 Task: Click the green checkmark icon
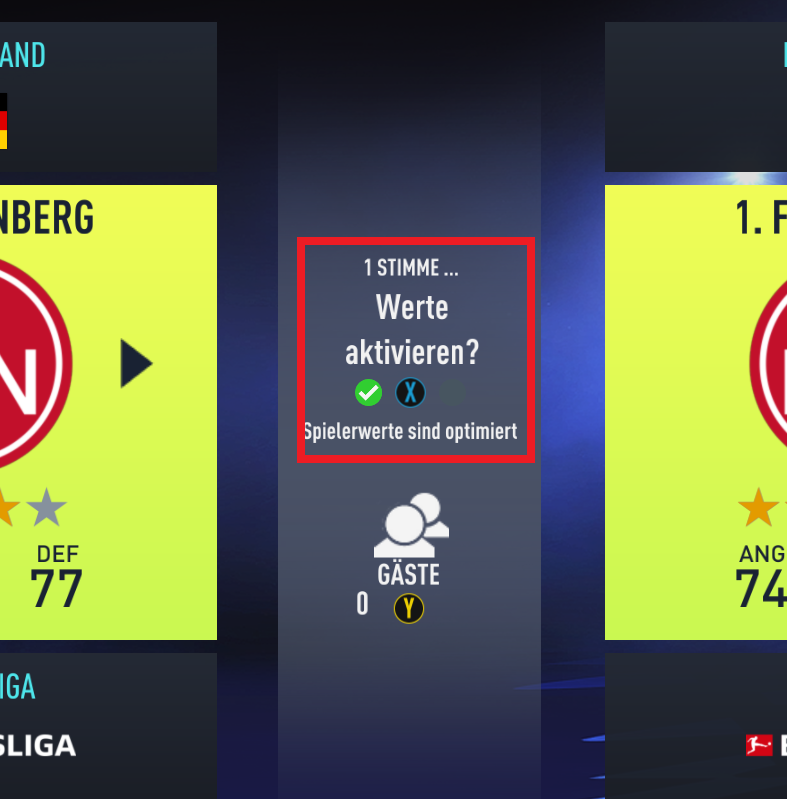[368, 393]
